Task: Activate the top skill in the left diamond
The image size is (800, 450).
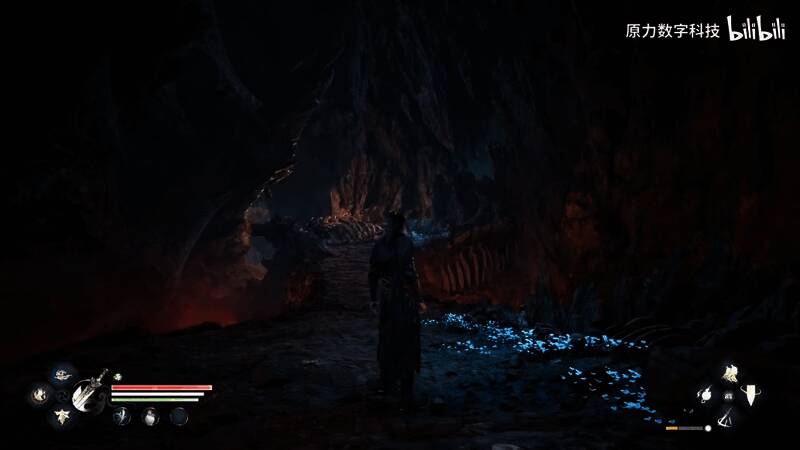Action: coord(62,374)
